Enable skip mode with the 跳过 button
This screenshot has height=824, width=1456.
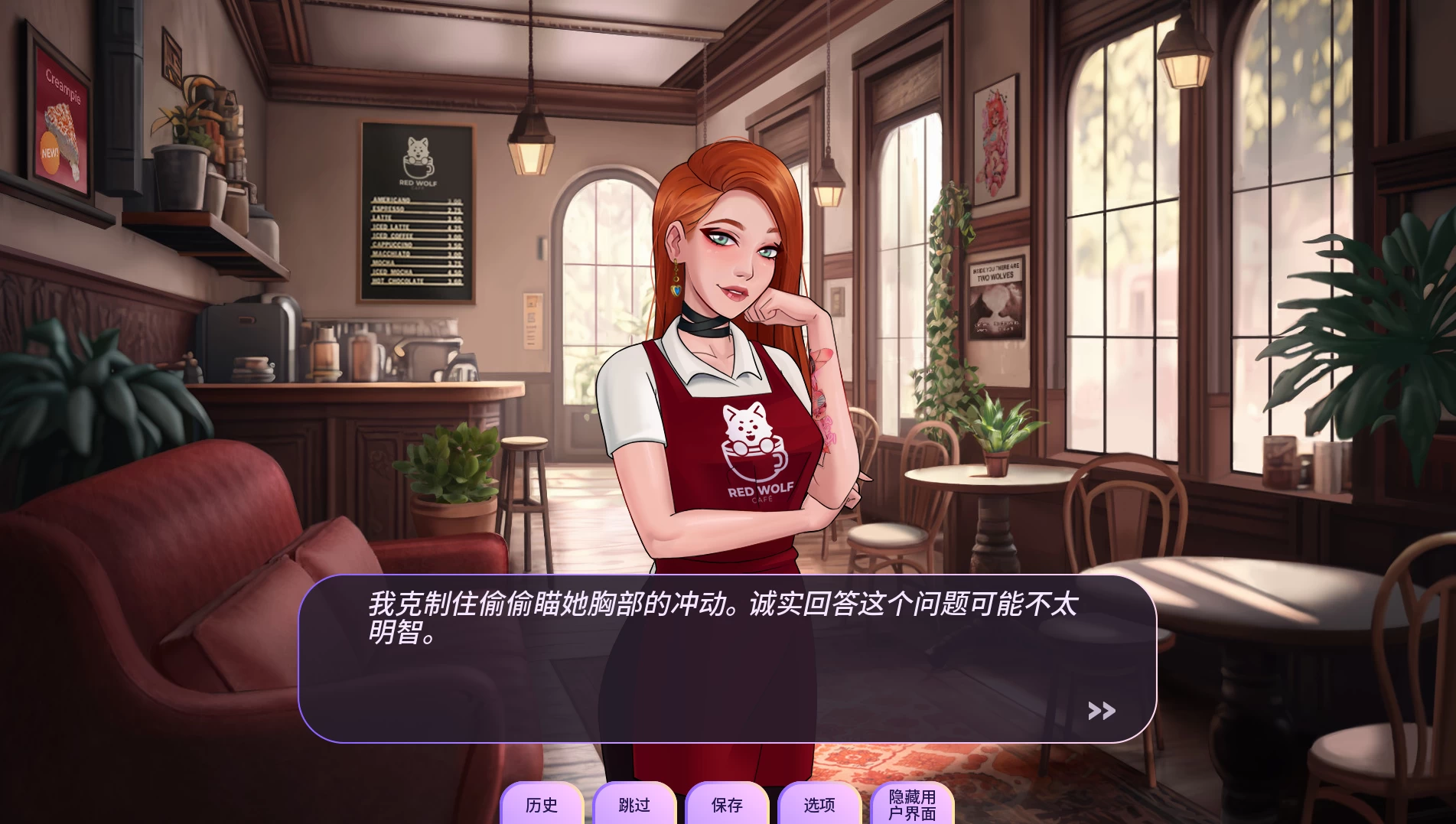[634, 806]
